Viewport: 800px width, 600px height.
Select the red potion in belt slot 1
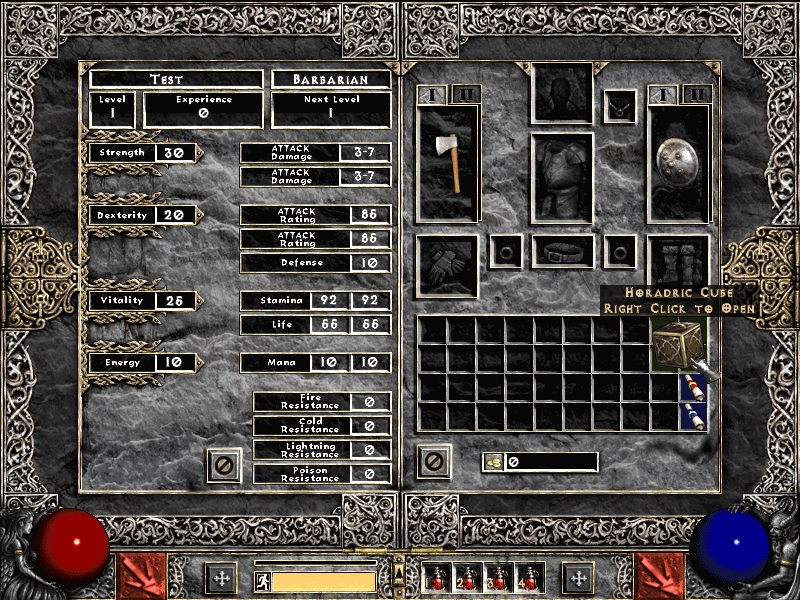point(438,578)
